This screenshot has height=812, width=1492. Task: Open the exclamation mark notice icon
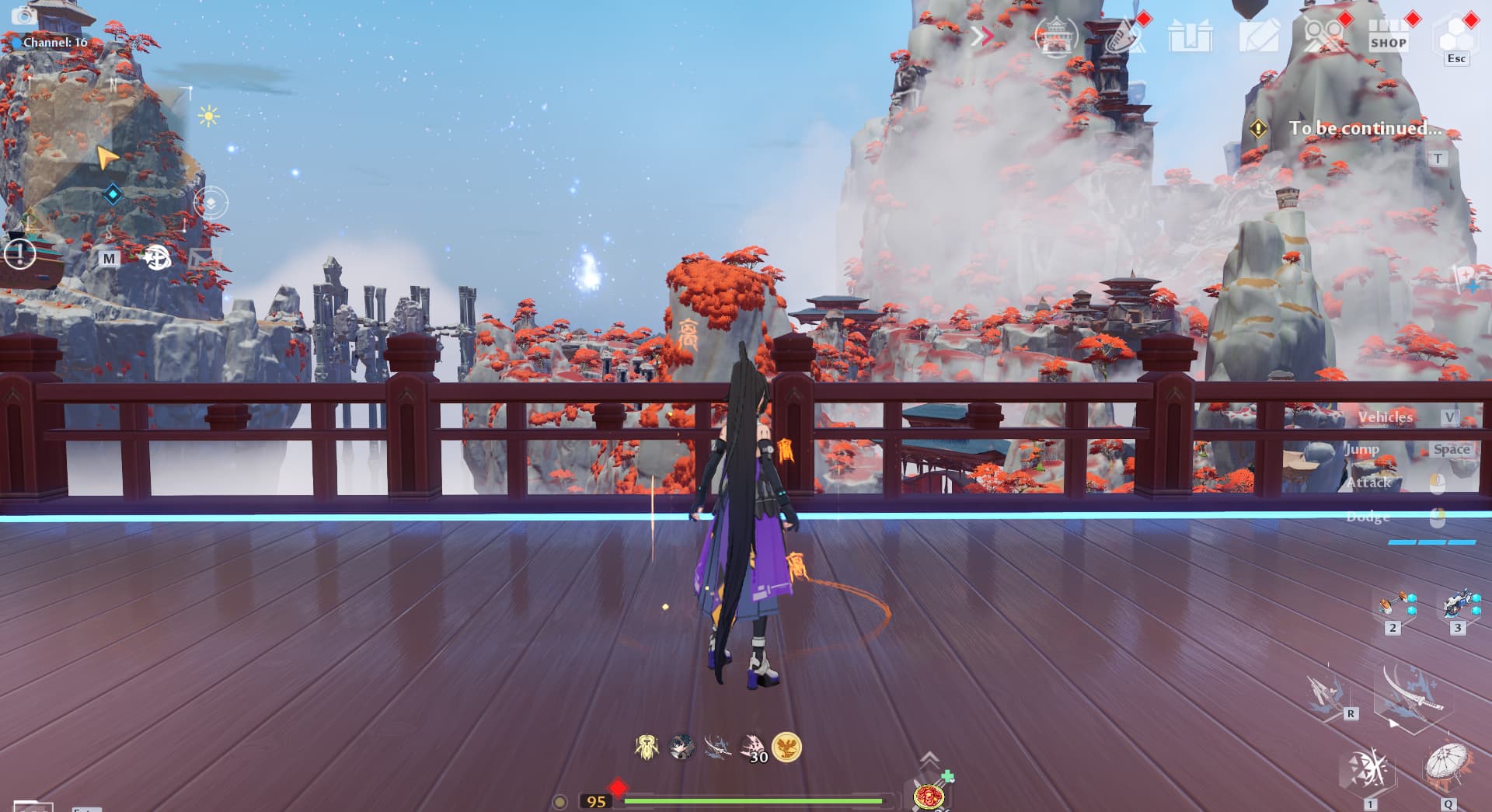pyautogui.click(x=19, y=253)
